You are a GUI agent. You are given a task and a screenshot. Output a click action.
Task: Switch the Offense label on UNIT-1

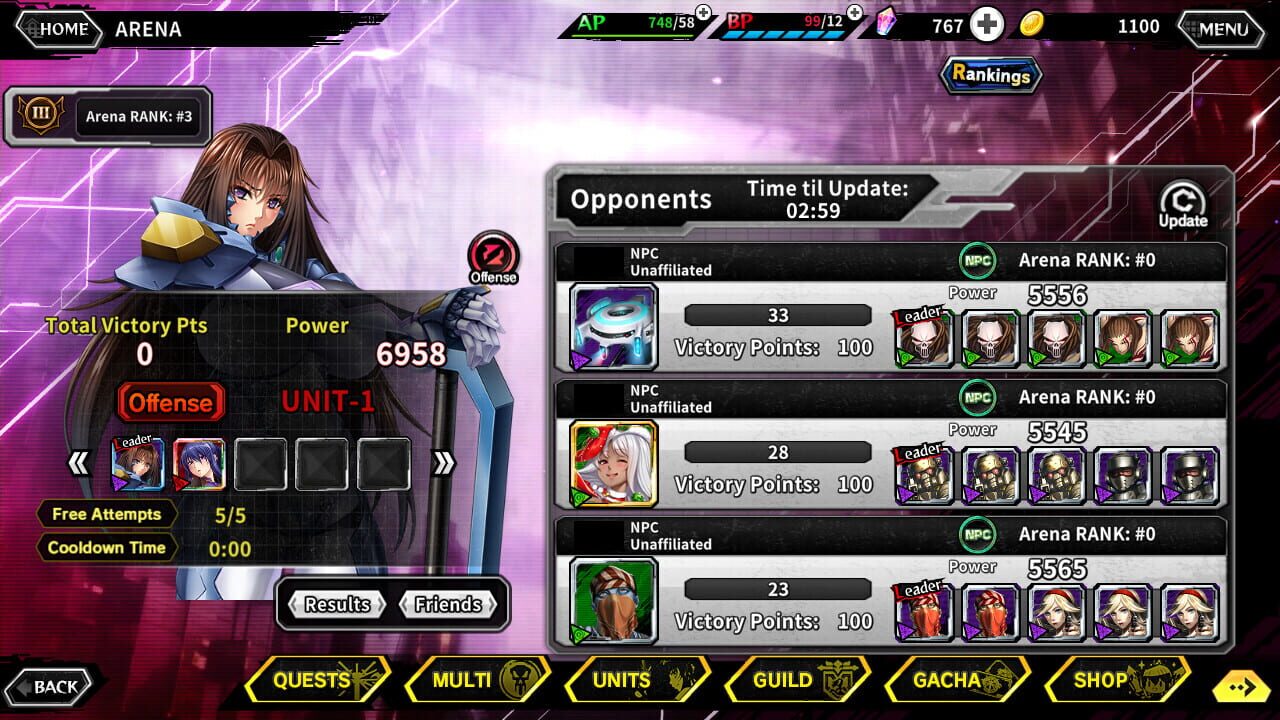(x=170, y=403)
